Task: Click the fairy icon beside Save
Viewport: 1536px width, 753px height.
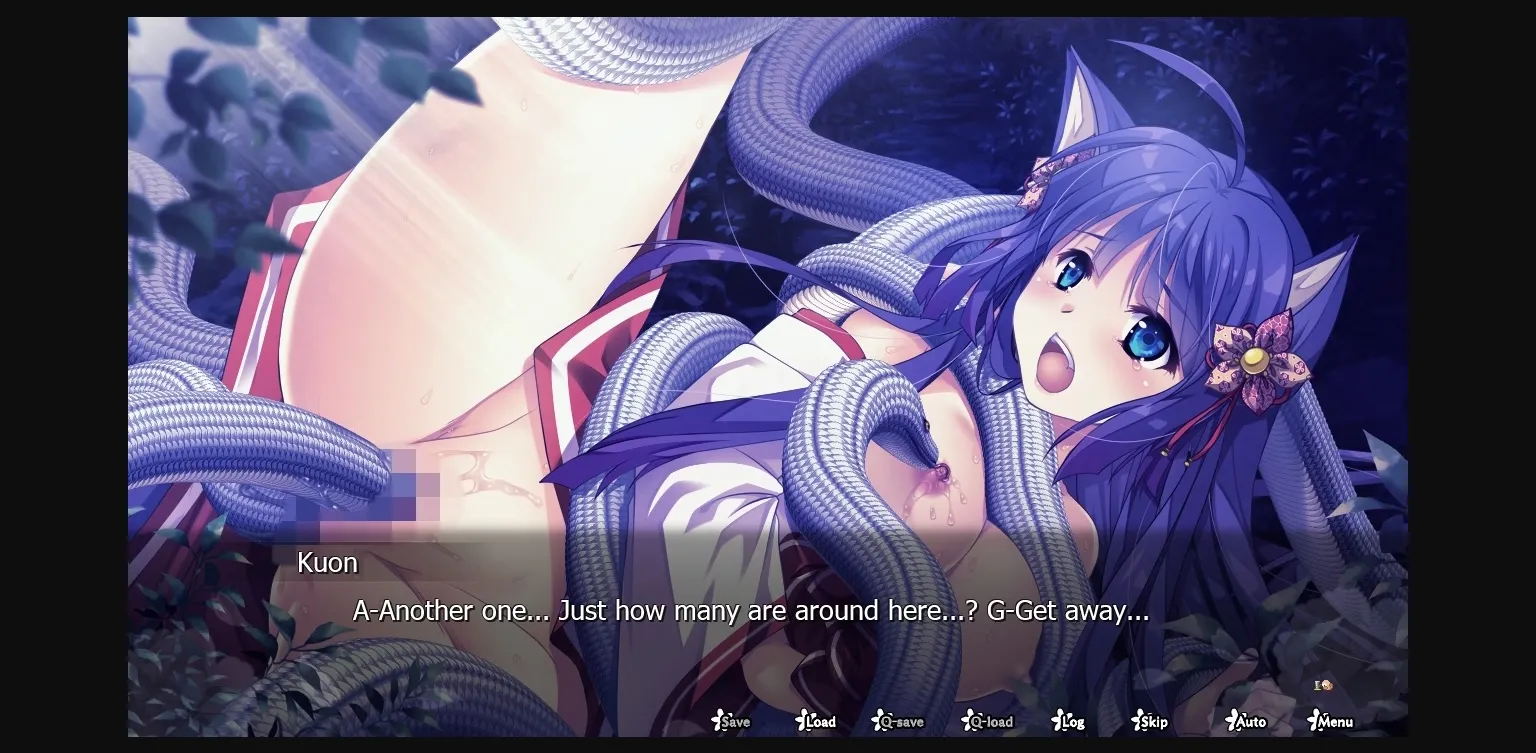Action: 716,720
